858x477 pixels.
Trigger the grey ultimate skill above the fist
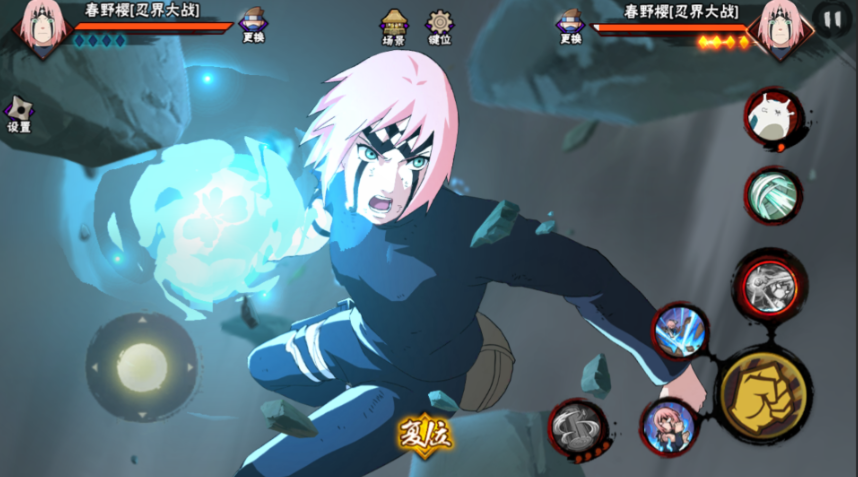pos(769,287)
